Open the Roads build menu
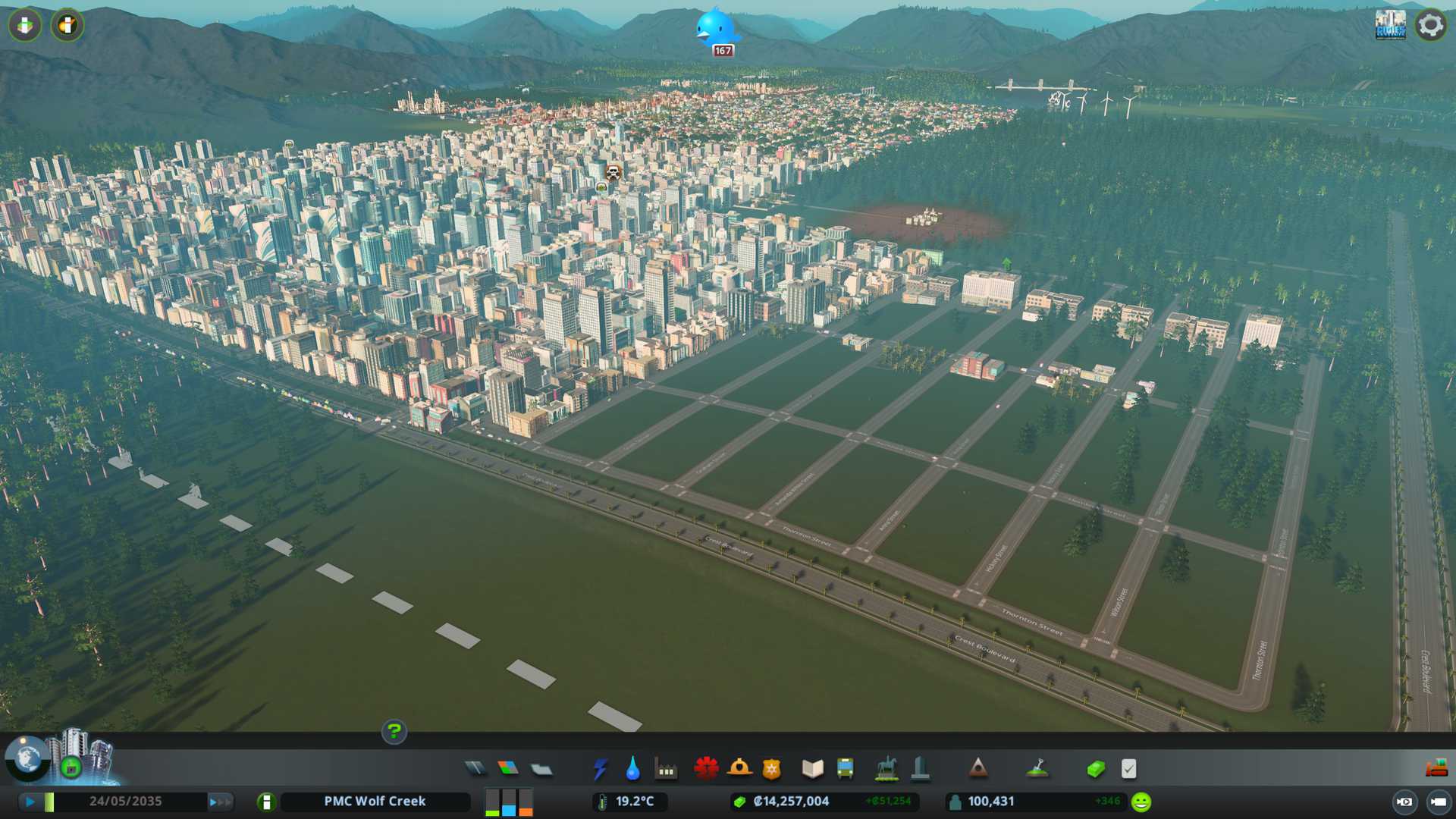This screenshot has height=819, width=1456. pos(475,769)
